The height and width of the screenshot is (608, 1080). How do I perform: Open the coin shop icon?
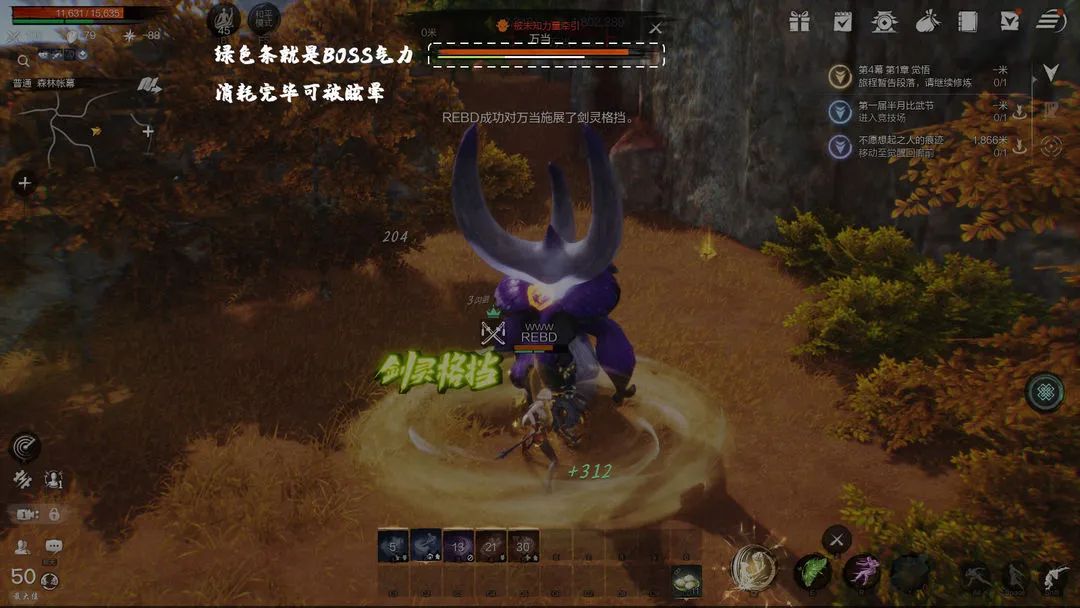tap(884, 21)
